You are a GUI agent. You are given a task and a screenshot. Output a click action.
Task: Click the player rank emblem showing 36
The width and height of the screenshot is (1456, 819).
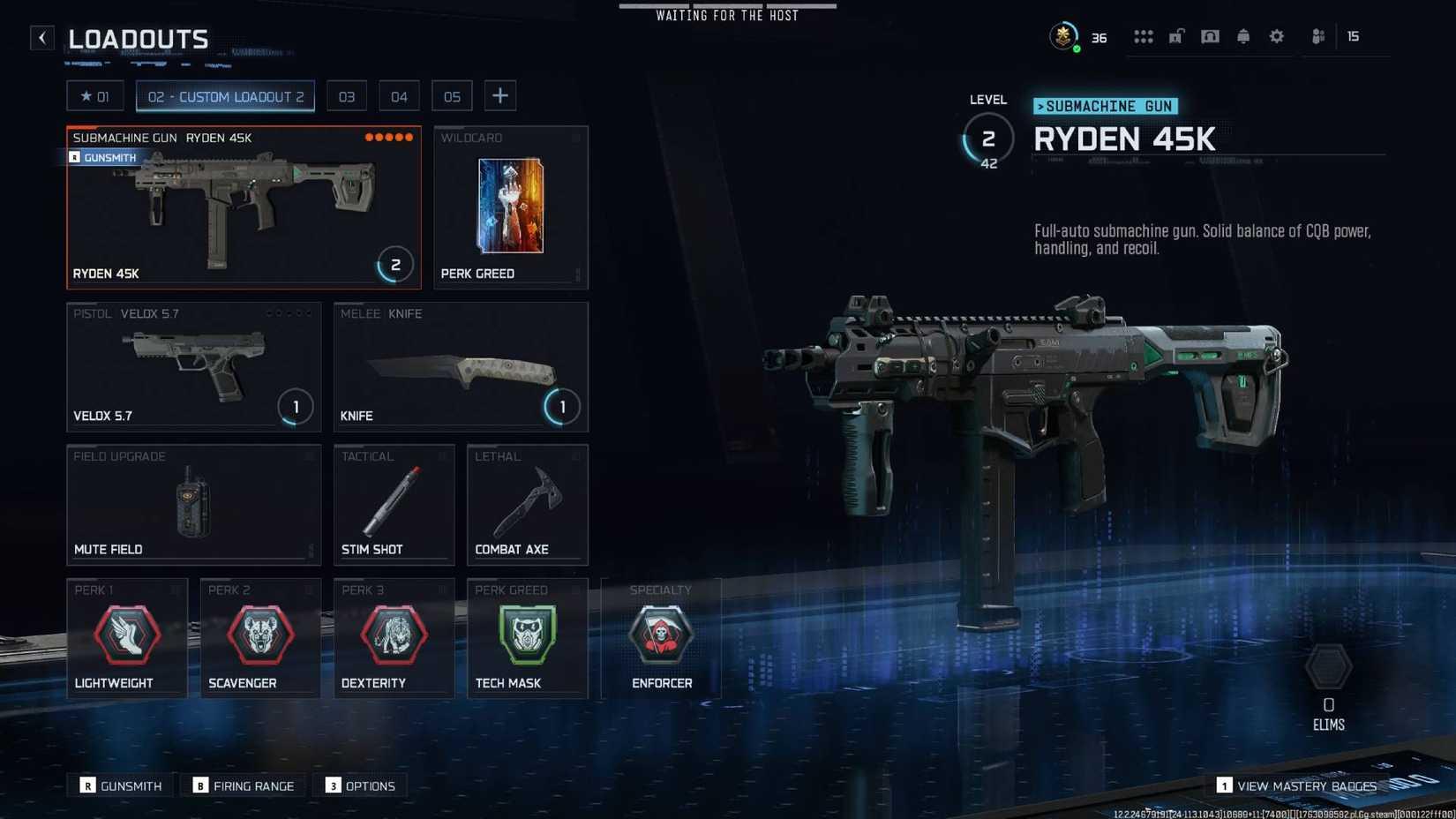[x=1063, y=36]
